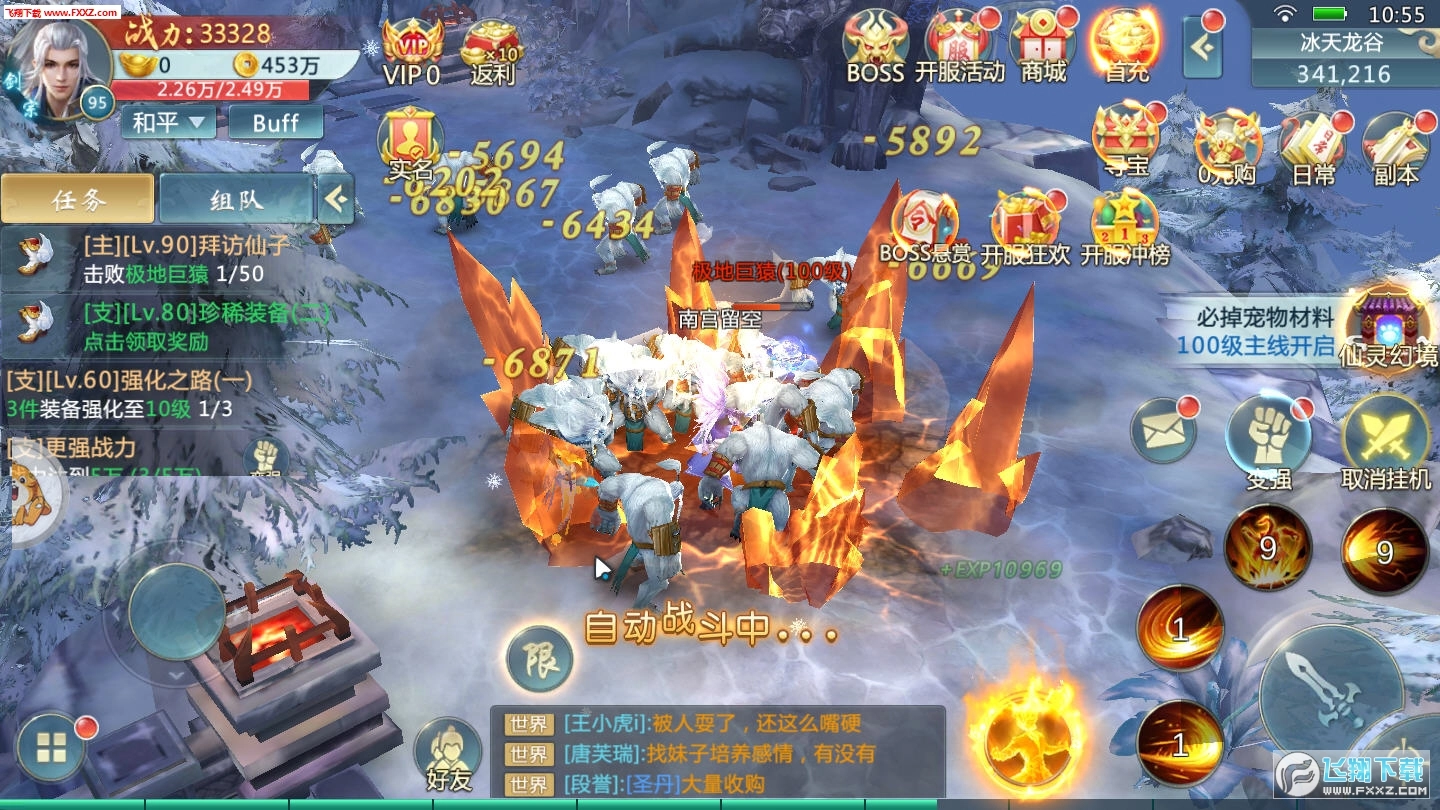The height and width of the screenshot is (810, 1440).
Task: Select the 任务 quest tab
Action: tap(80, 198)
